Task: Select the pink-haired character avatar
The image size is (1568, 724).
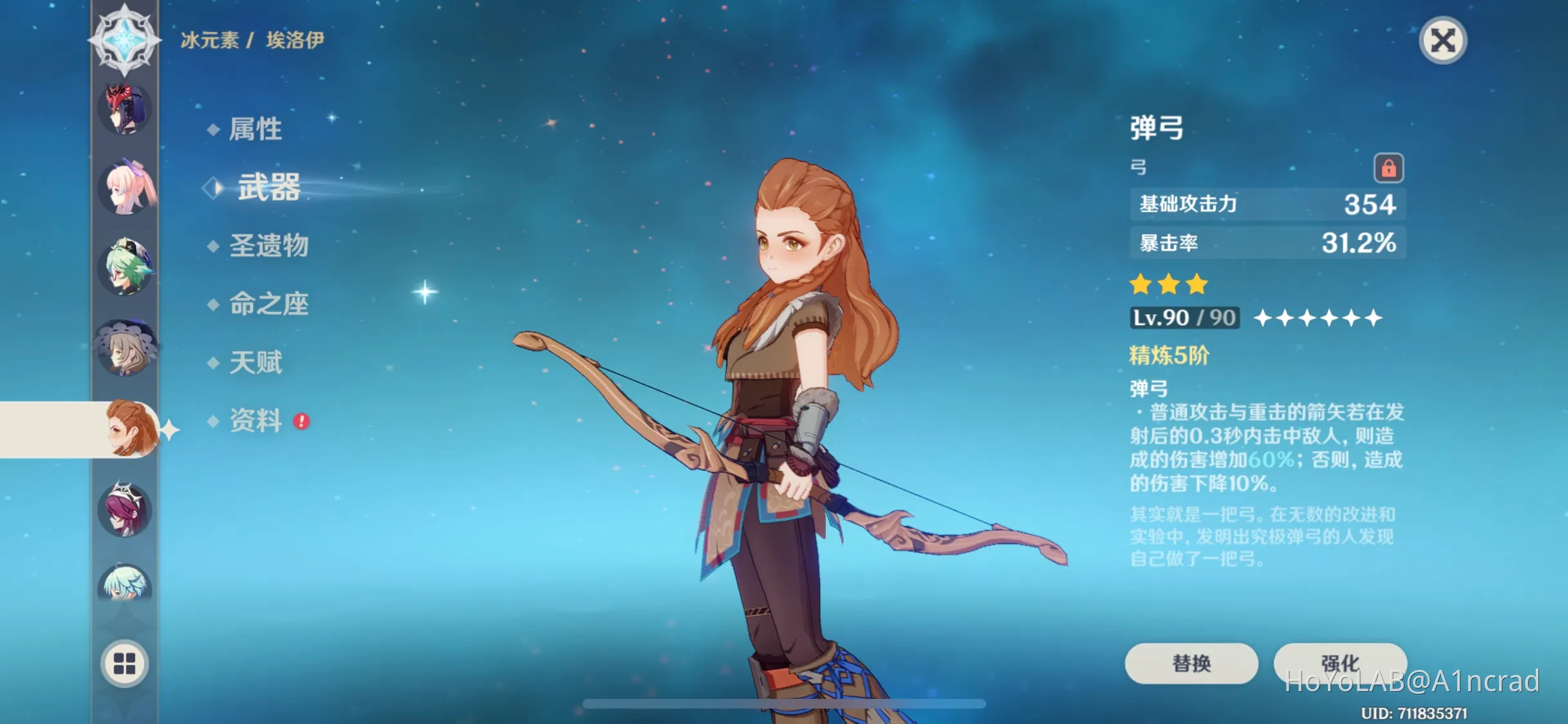Action: click(126, 190)
